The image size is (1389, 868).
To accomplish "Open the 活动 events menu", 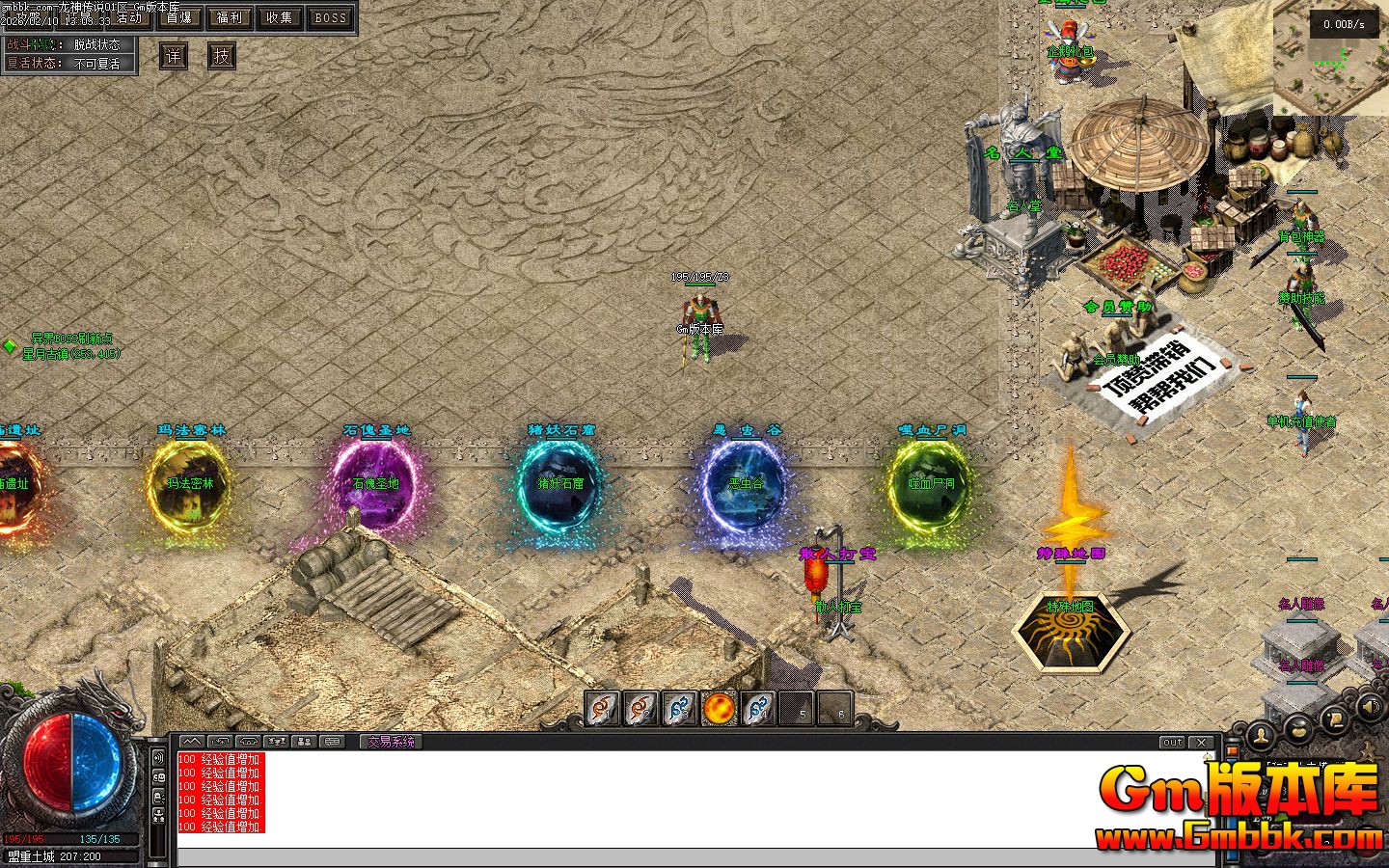I will 127,17.
